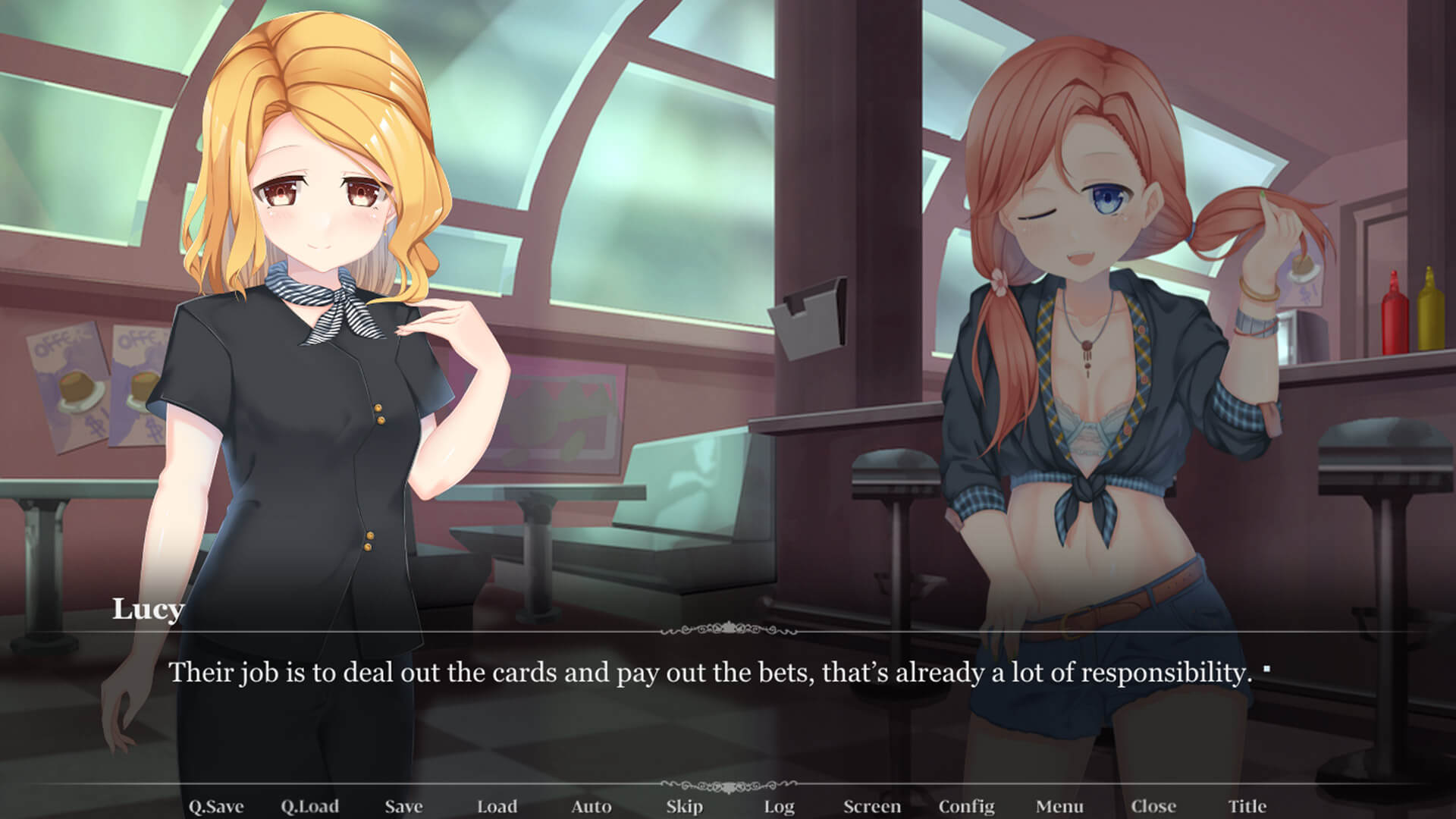Quick save with the Q.Save button
1456x819 pixels.
215,806
